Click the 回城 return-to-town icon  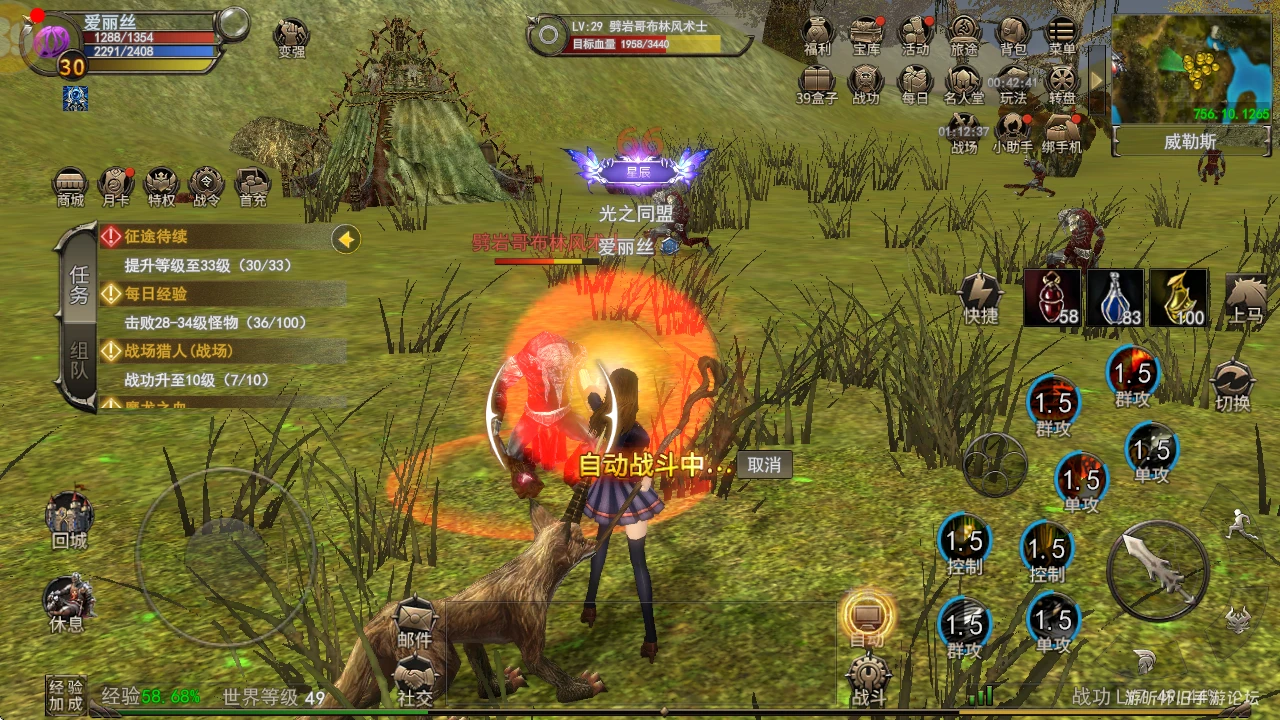(69, 520)
